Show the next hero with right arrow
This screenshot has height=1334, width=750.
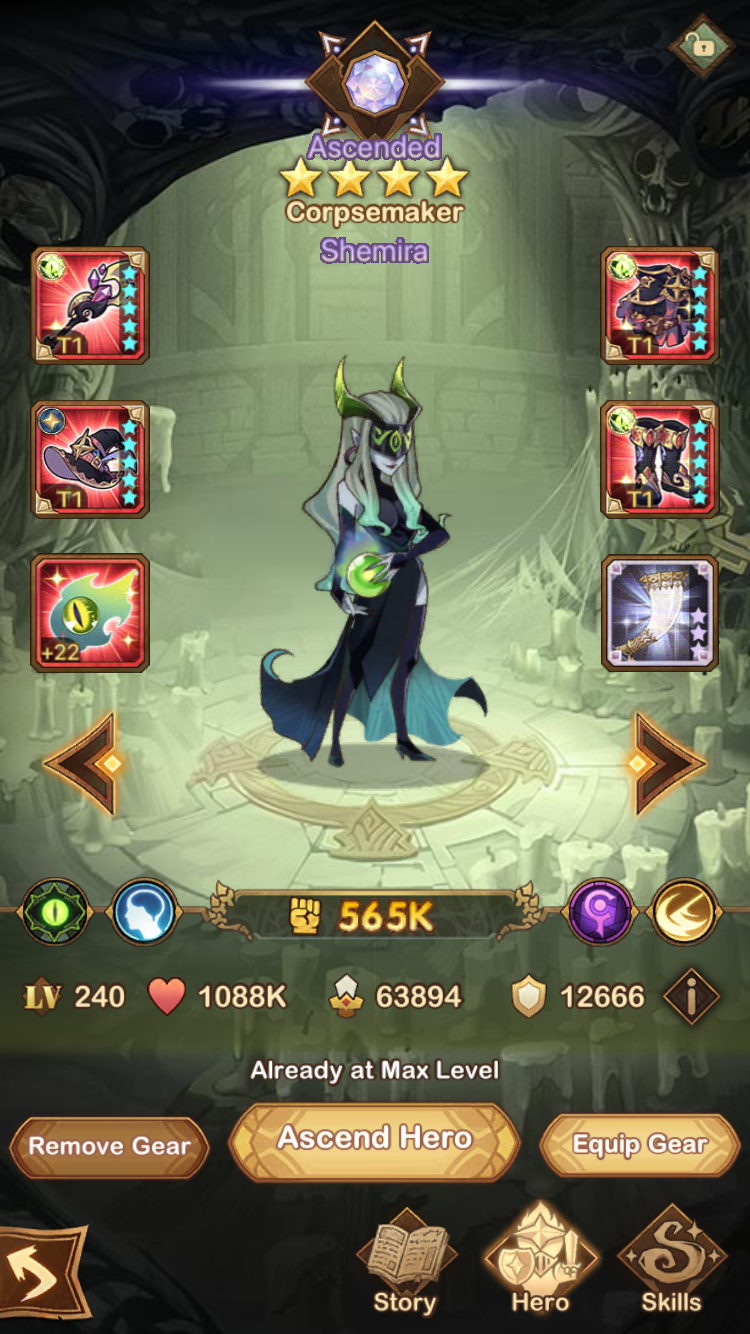[x=665, y=764]
